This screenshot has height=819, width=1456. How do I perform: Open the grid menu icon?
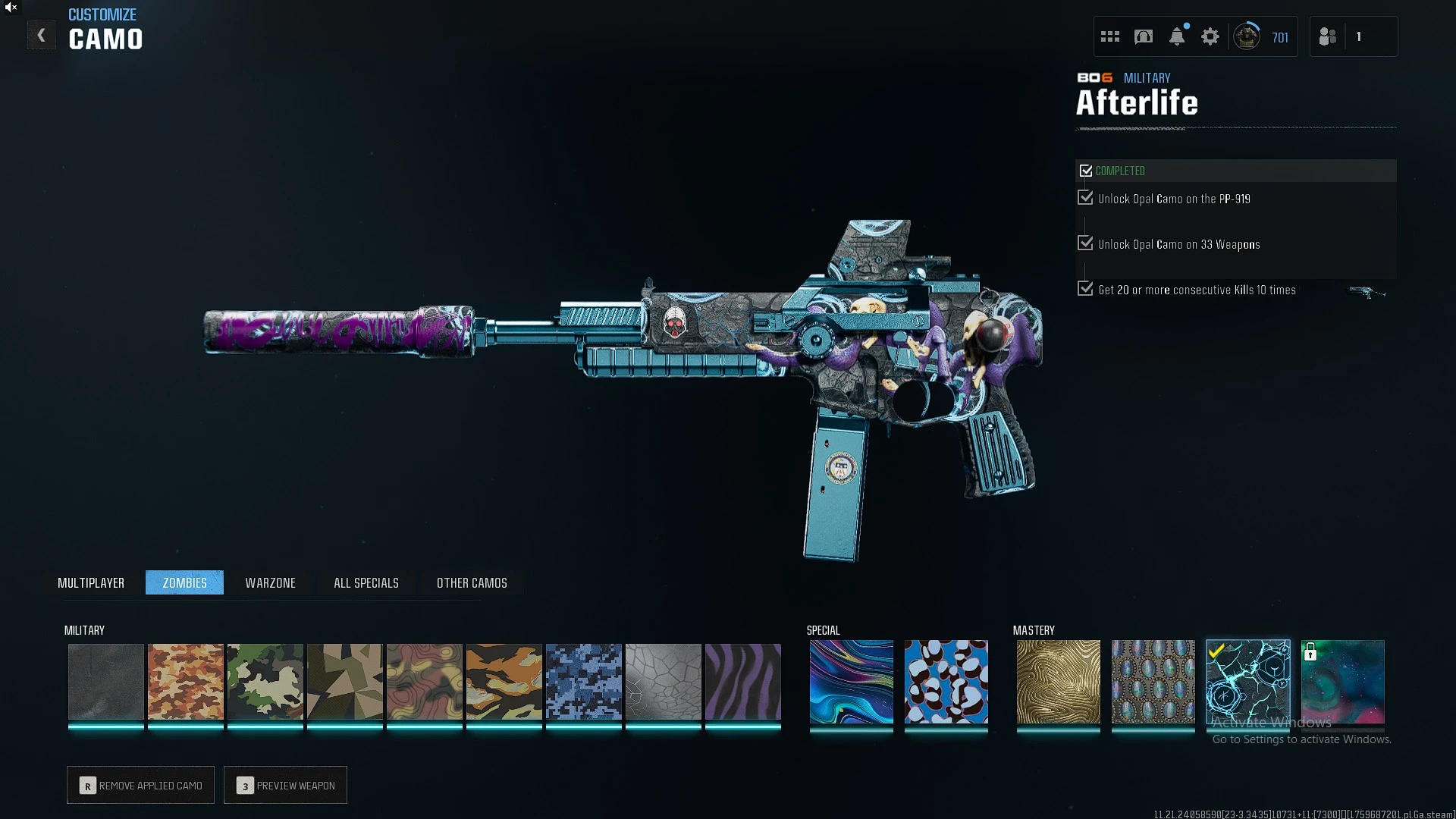pos(1110,36)
